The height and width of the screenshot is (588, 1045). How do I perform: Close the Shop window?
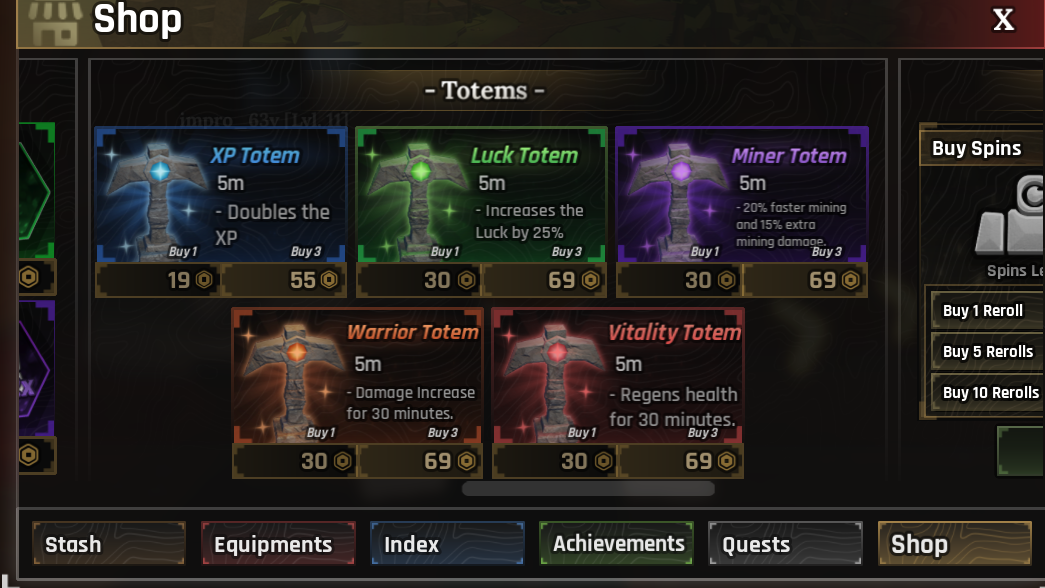point(1003,20)
